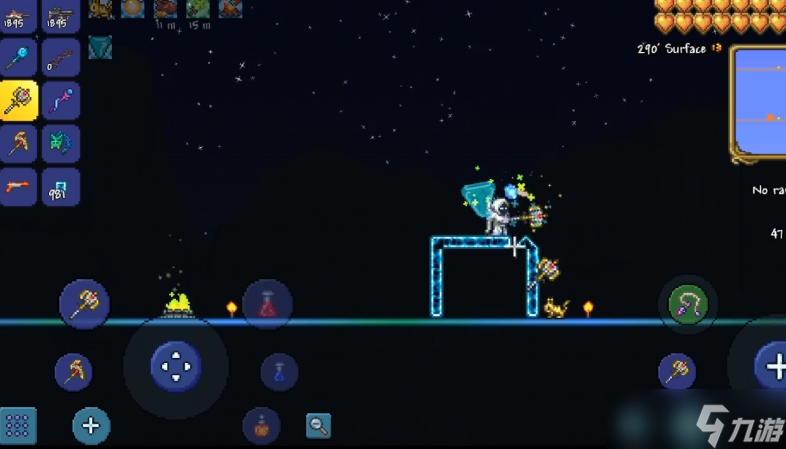Choose the red shotgun hotbar slot
Image resolution: width=786 pixels, height=449 pixels.
[18, 187]
